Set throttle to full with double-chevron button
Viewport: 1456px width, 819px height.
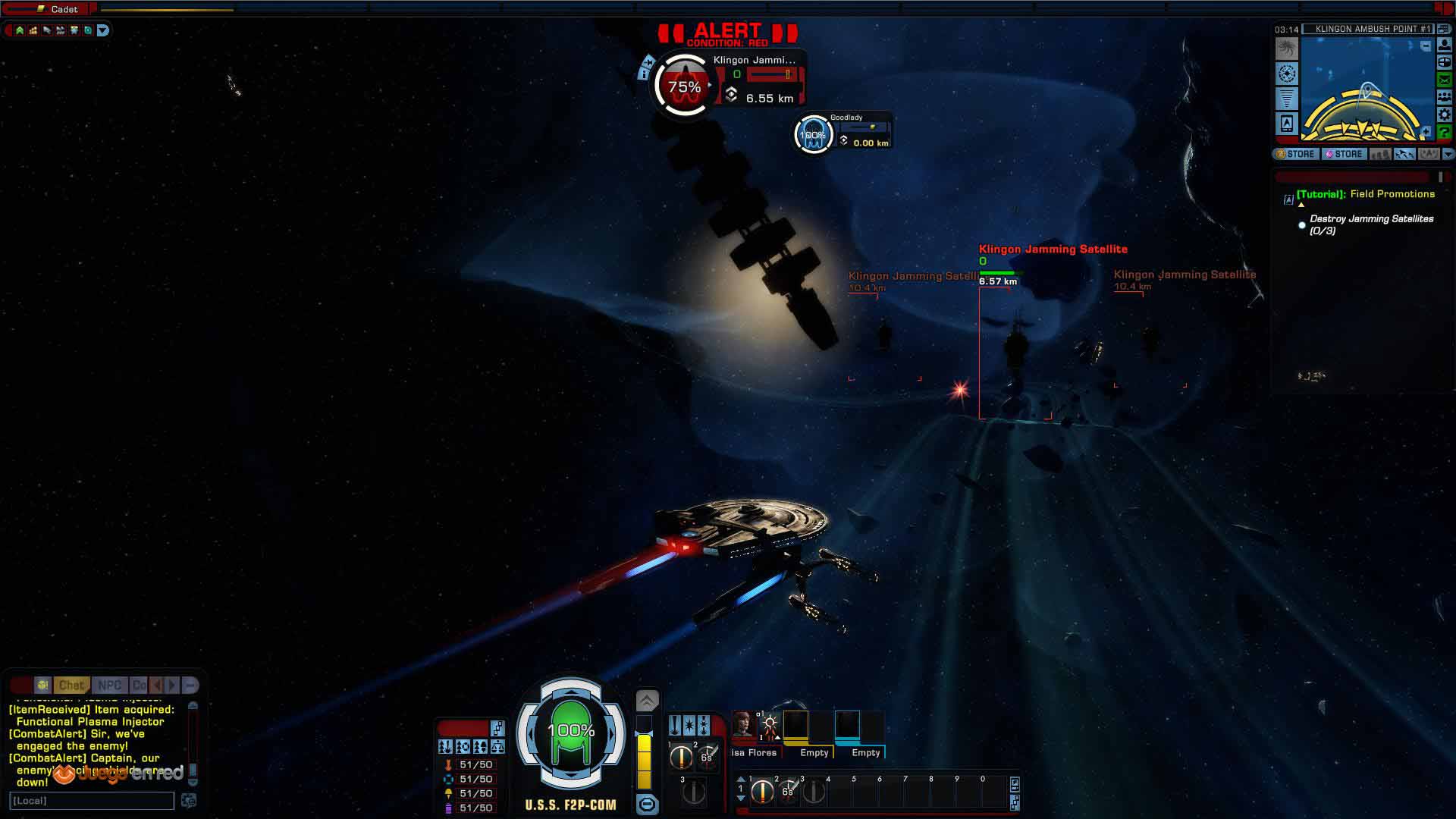point(647,700)
